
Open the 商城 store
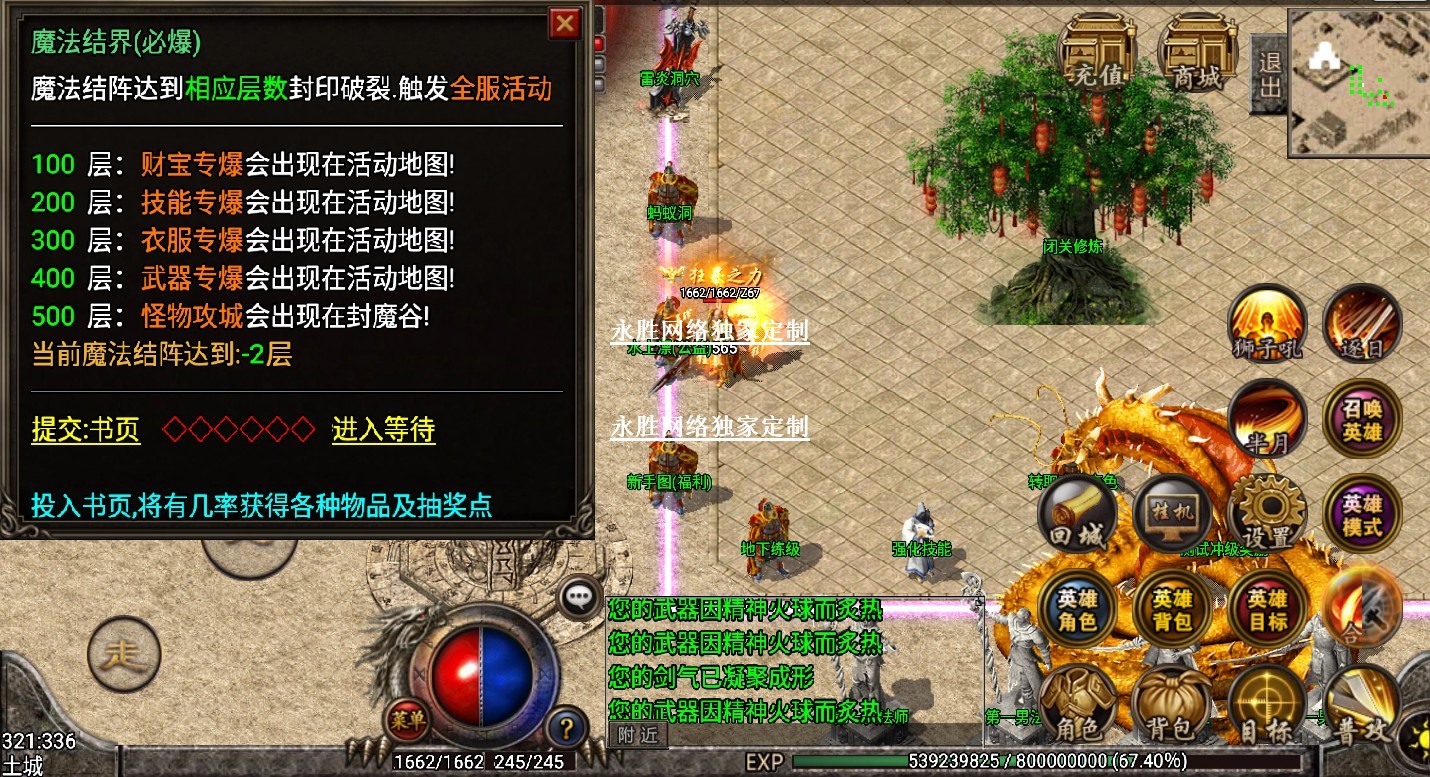(x=1198, y=52)
